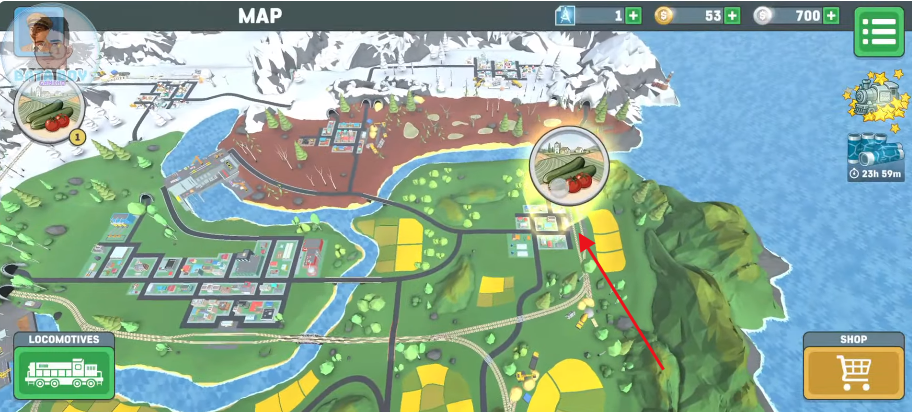Screen dimensions: 912x412
Task: Add silver coins with the plus button
Action: coord(831,15)
